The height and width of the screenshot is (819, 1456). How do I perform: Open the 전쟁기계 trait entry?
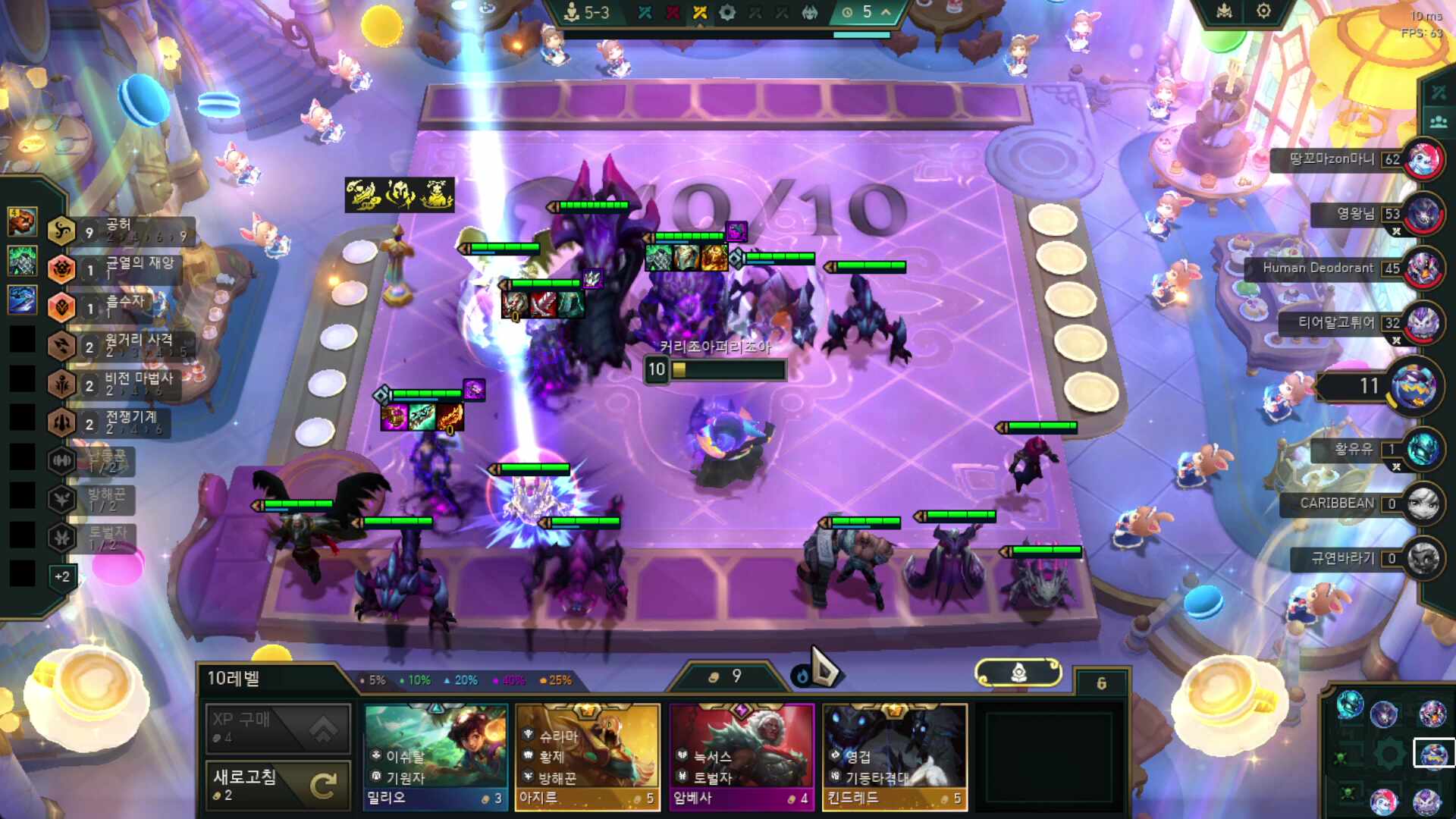(x=121, y=422)
